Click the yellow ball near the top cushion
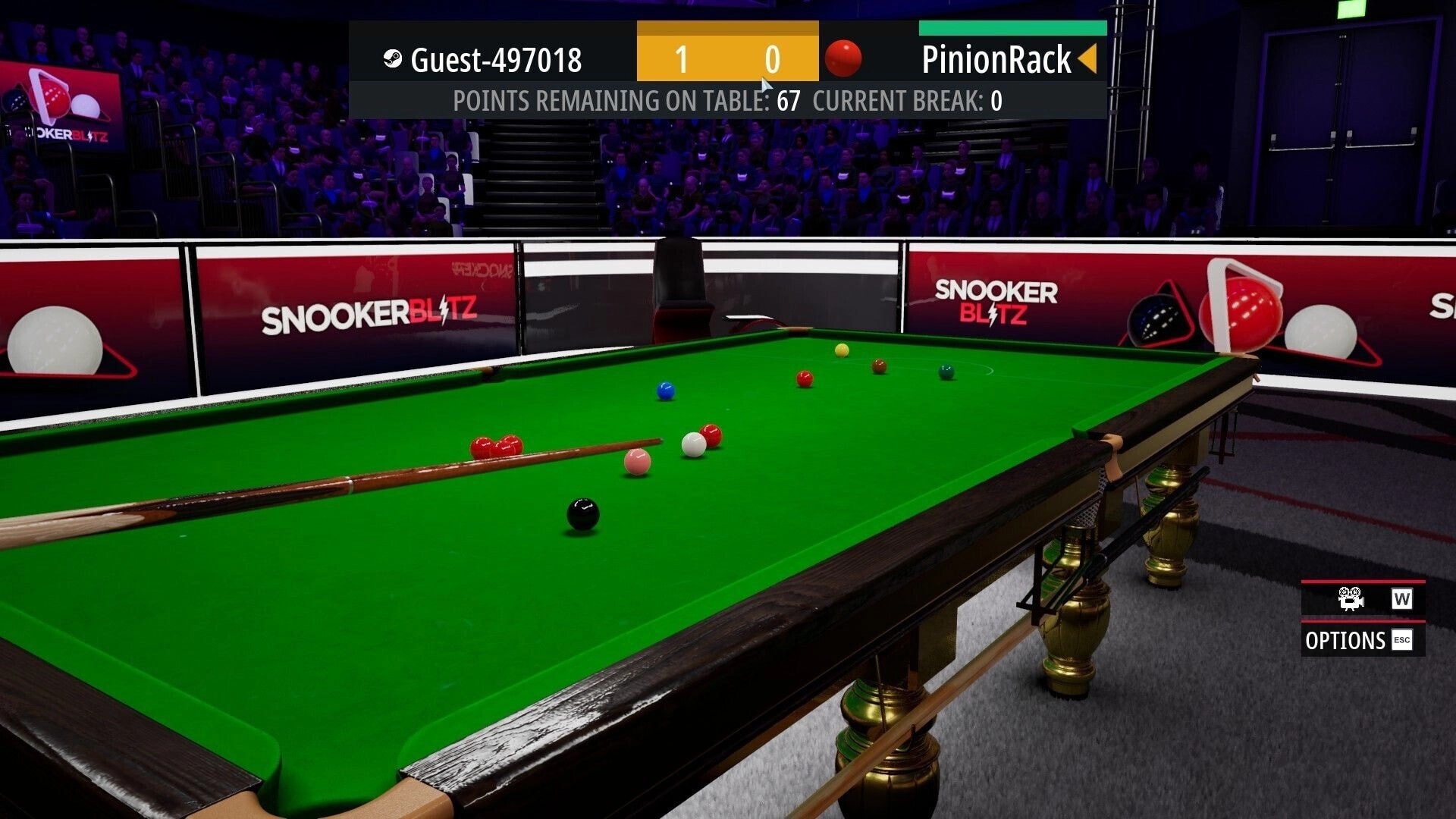 [842, 350]
